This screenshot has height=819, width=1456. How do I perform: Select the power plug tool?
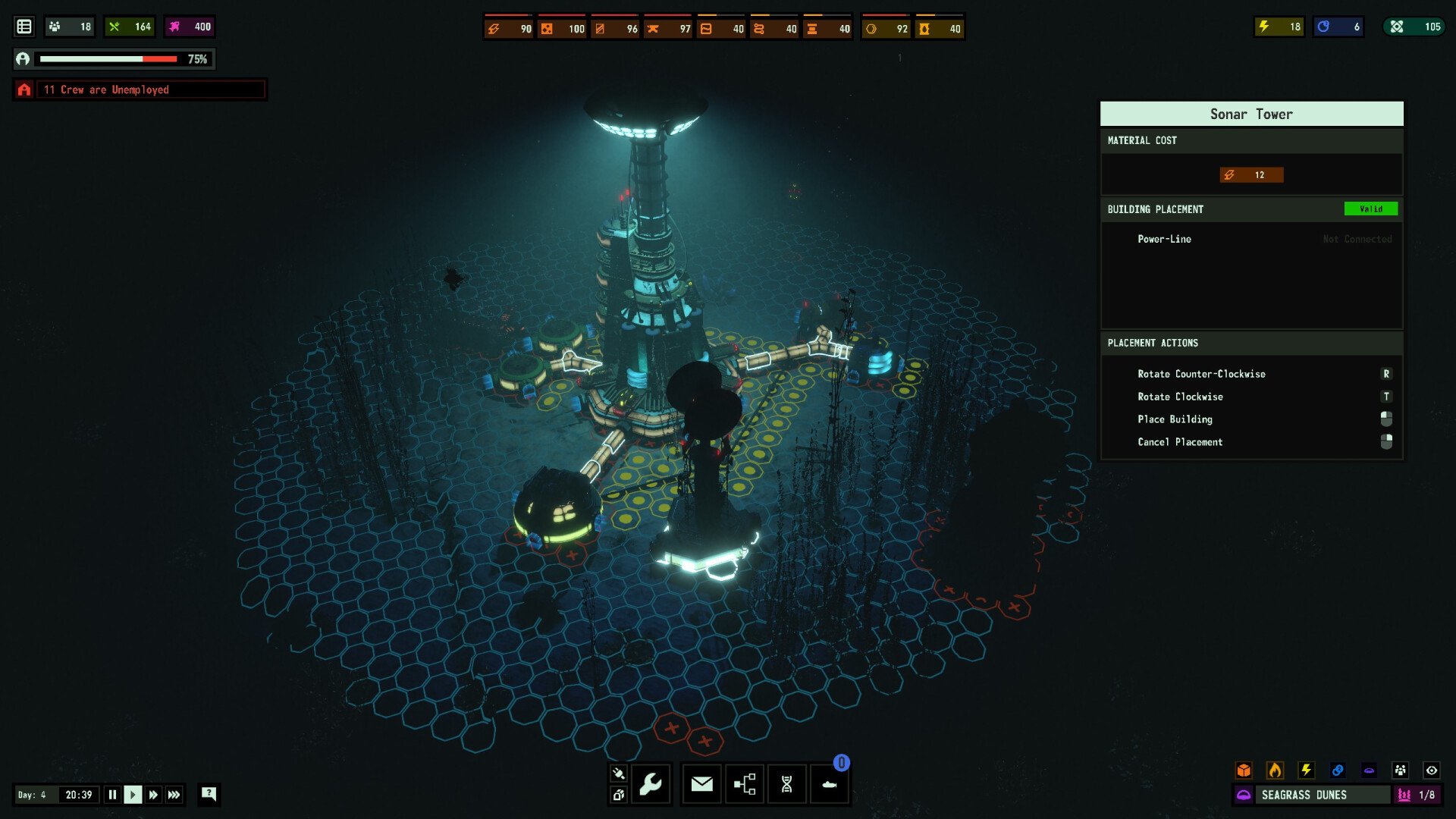coord(618,773)
